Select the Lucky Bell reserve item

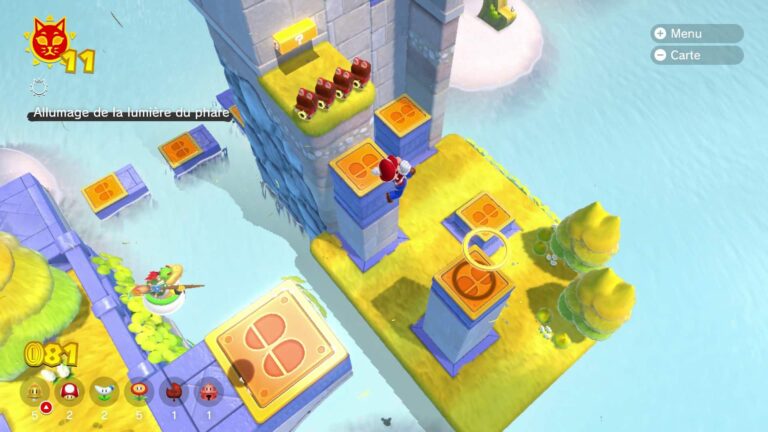coord(209,393)
